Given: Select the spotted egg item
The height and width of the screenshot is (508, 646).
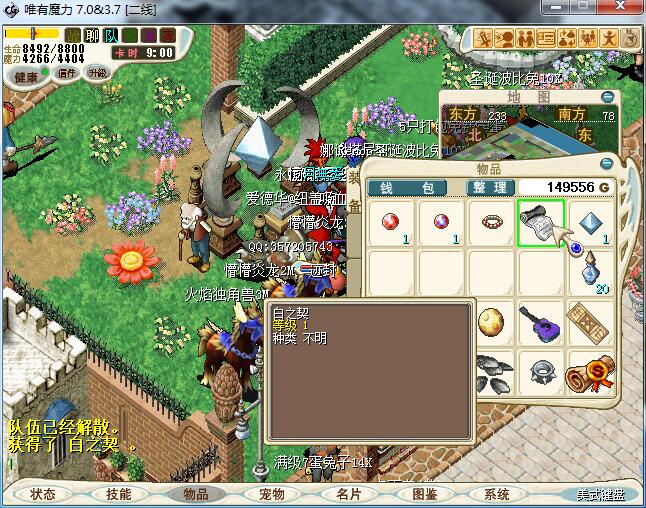Looking at the screenshot, I should 491,322.
